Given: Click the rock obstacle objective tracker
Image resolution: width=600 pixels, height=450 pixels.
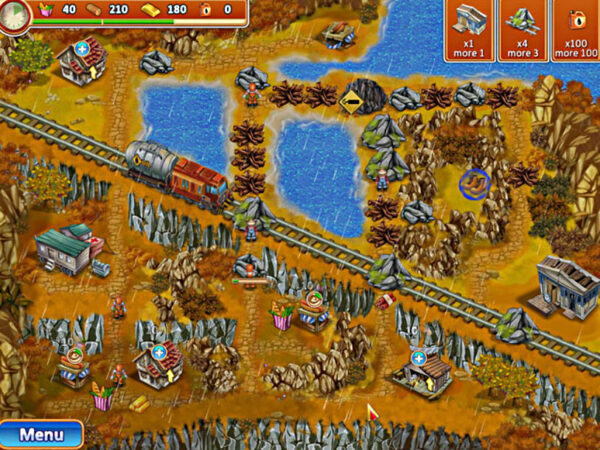Looking at the screenshot, I should (523, 31).
